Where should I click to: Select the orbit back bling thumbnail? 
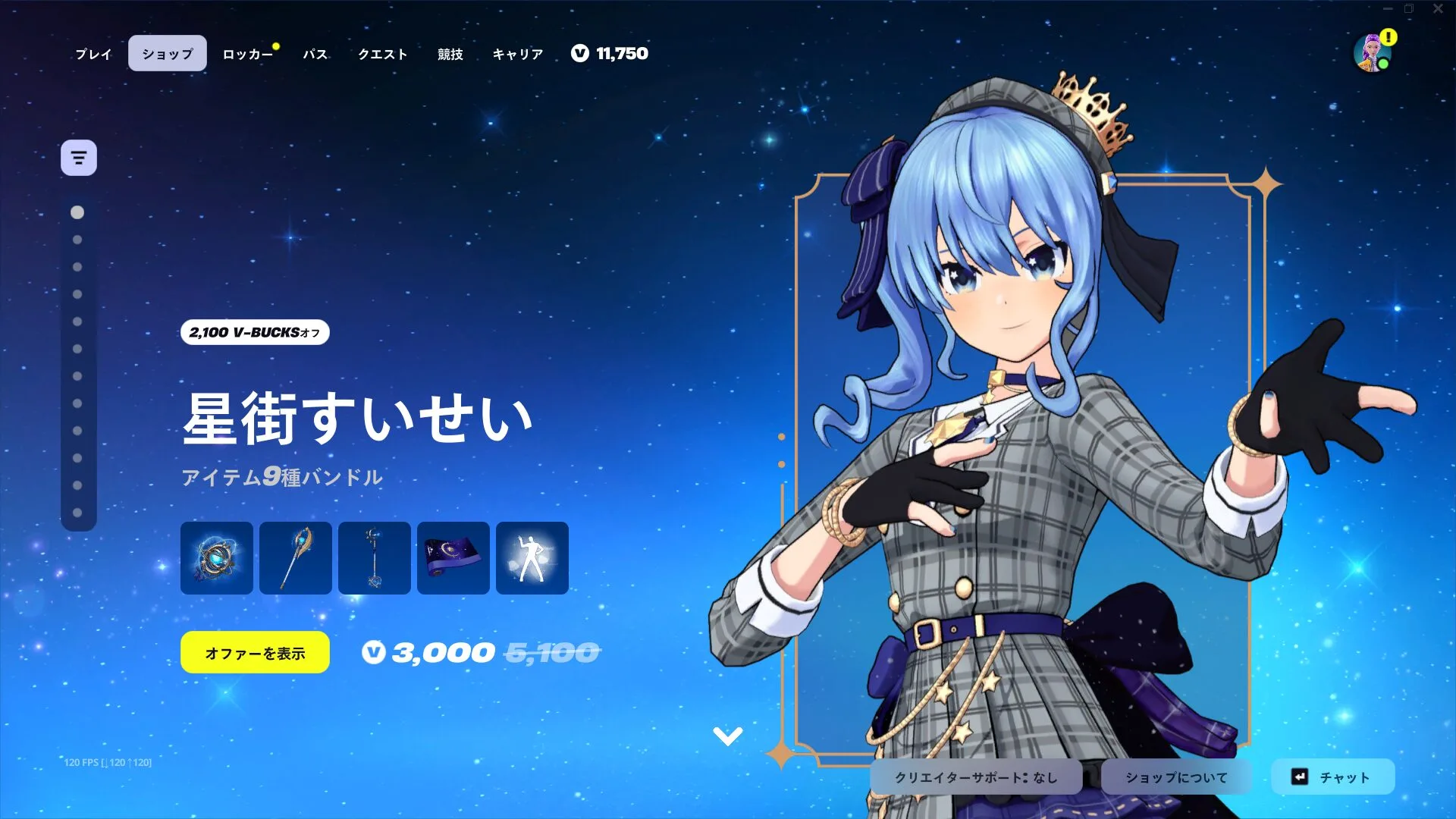216,558
